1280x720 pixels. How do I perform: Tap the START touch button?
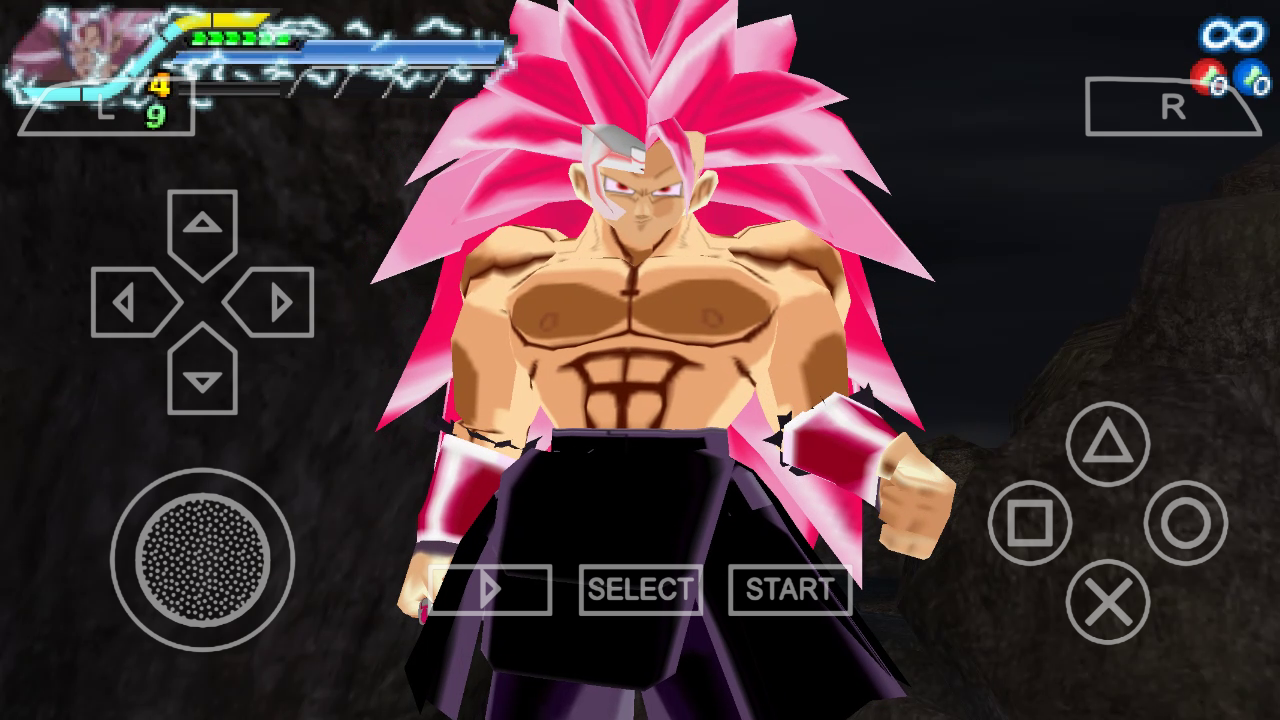tap(789, 589)
